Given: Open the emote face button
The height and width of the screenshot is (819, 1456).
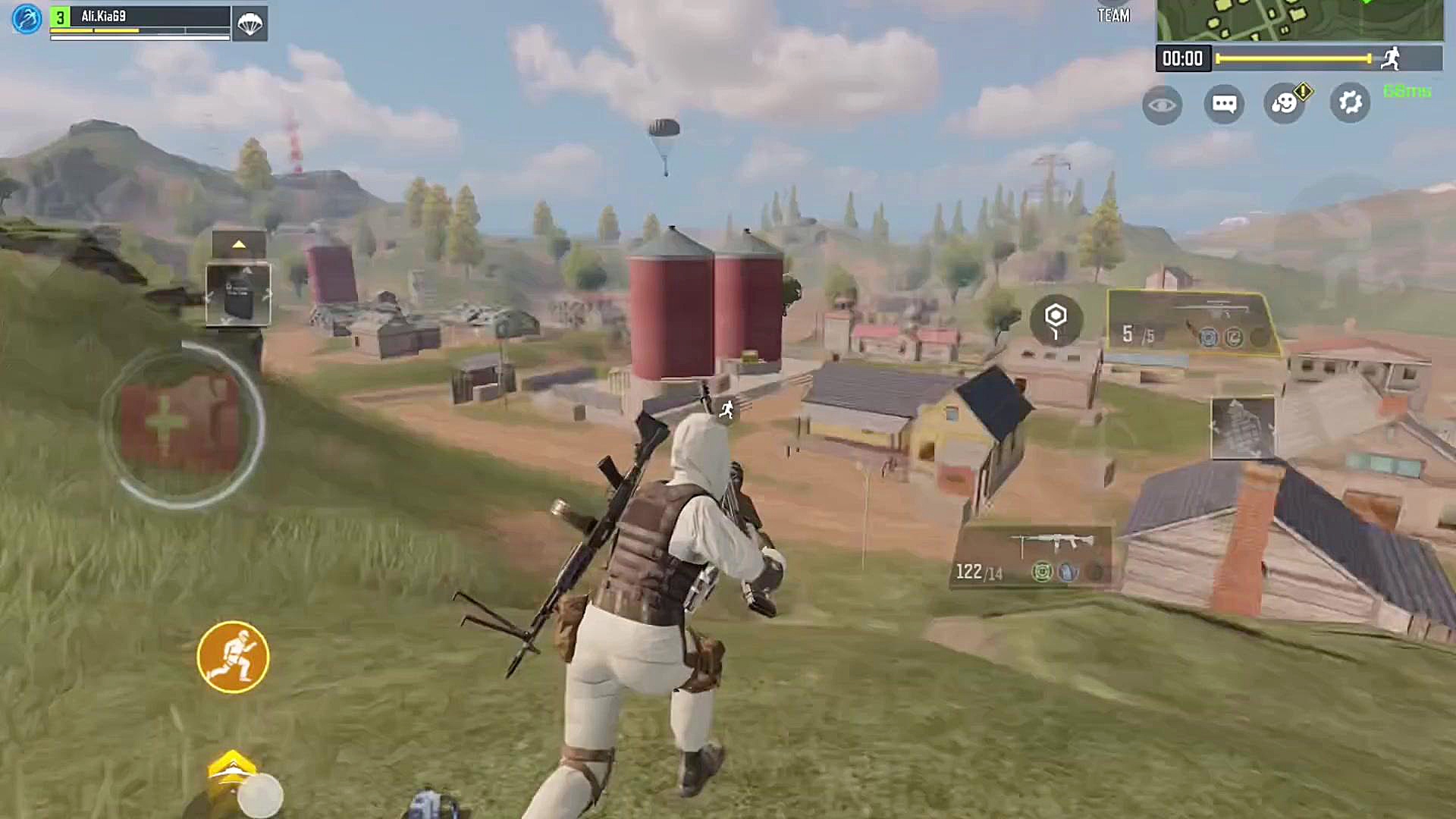Looking at the screenshot, I should (1285, 102).
